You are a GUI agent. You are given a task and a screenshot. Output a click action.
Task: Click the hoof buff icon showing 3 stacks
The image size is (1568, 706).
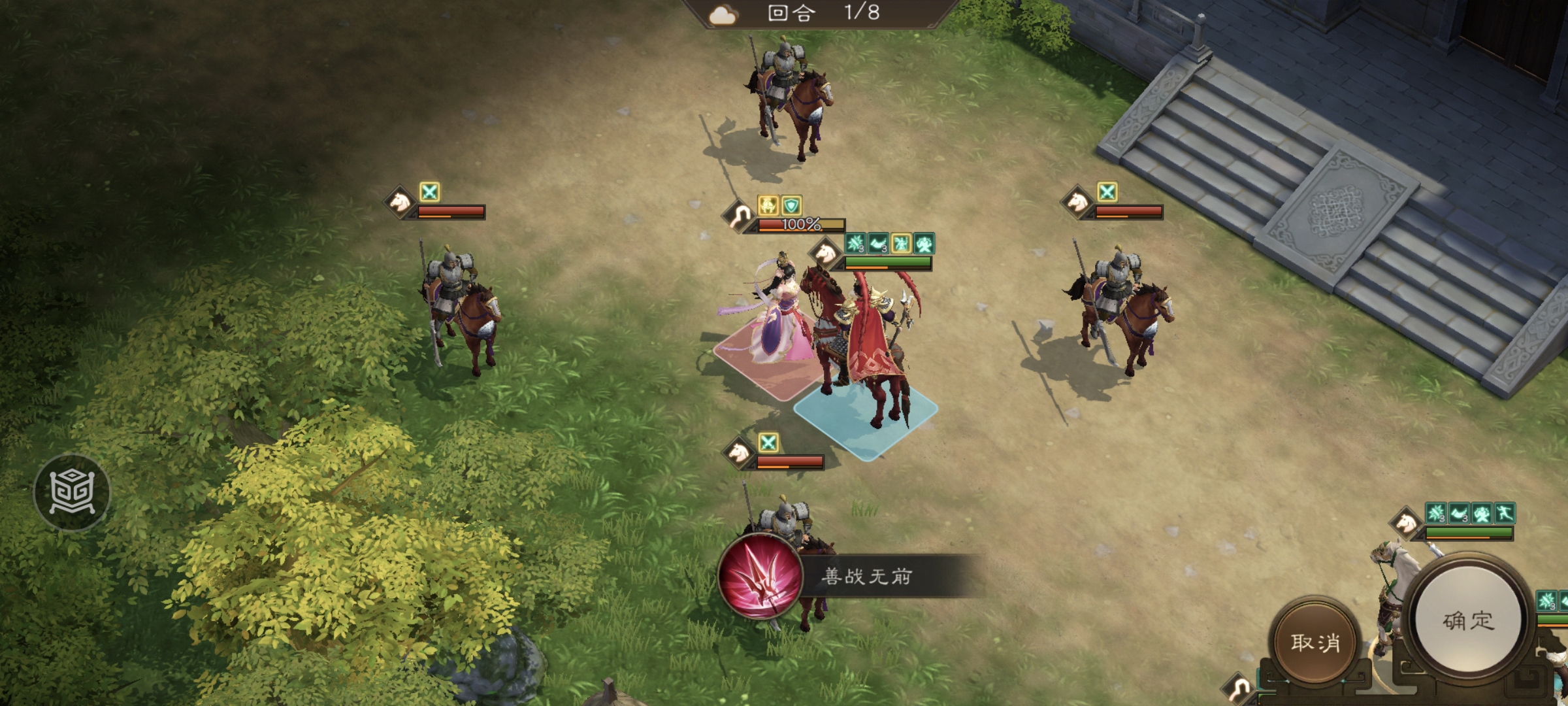click(879, 244)
